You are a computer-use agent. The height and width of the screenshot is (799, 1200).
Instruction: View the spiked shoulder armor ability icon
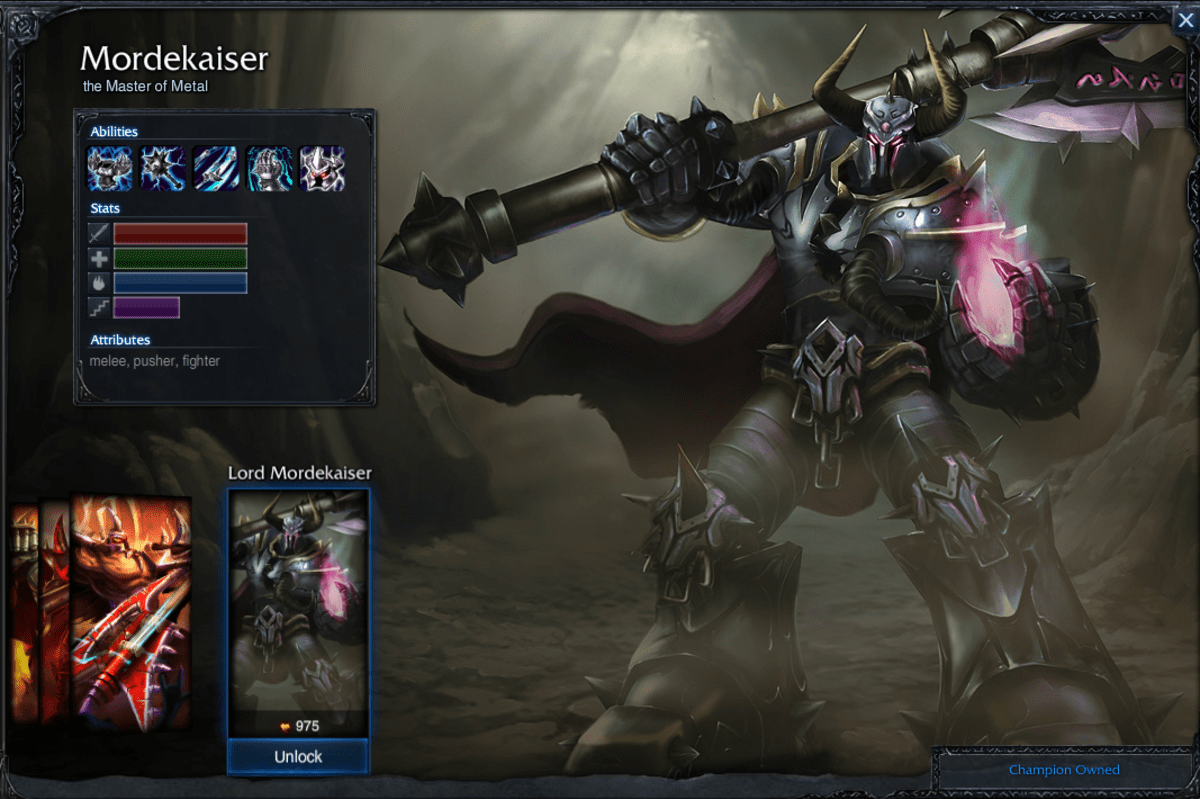[110, 168]
